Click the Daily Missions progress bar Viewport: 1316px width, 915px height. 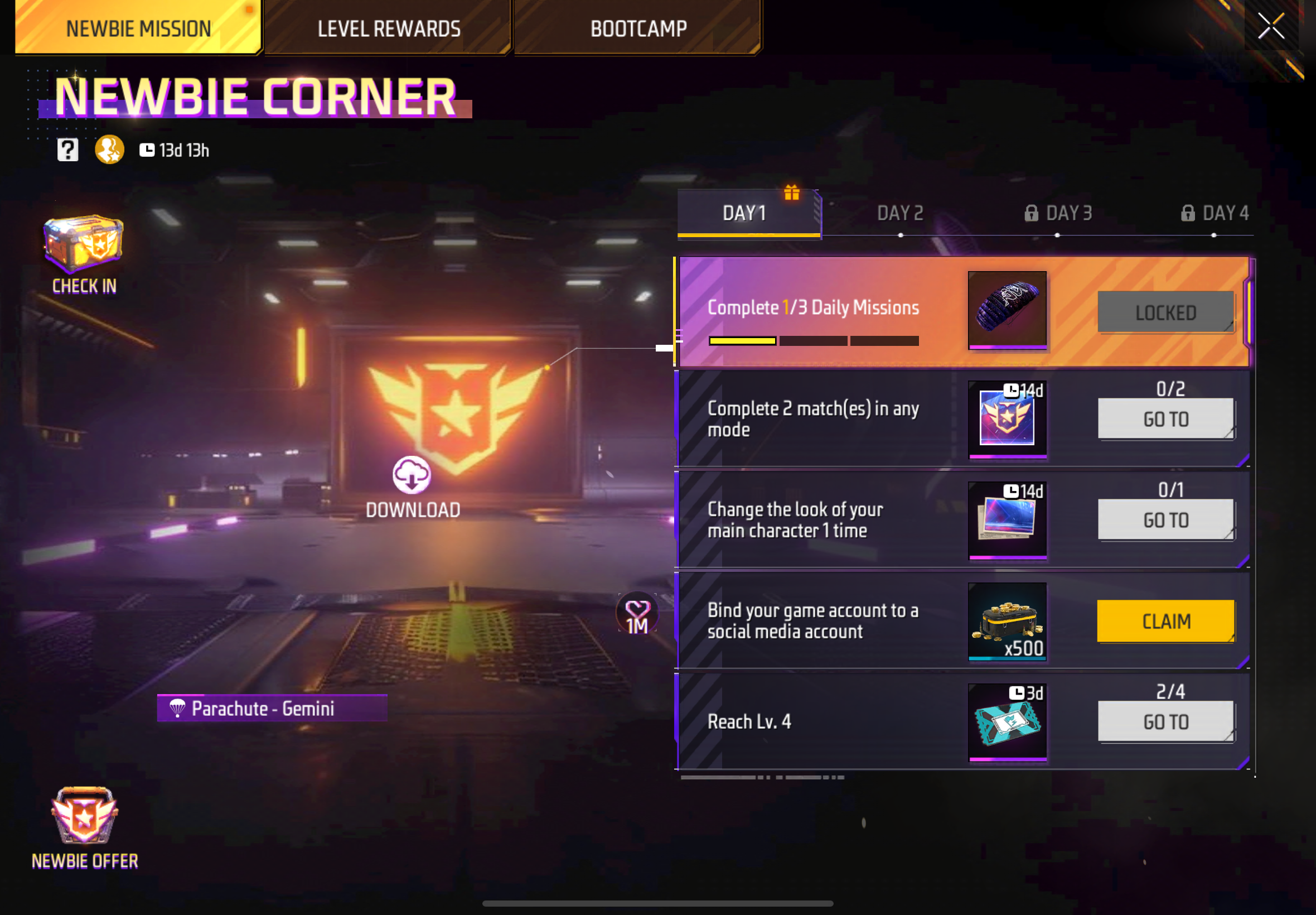pos(814,340)
